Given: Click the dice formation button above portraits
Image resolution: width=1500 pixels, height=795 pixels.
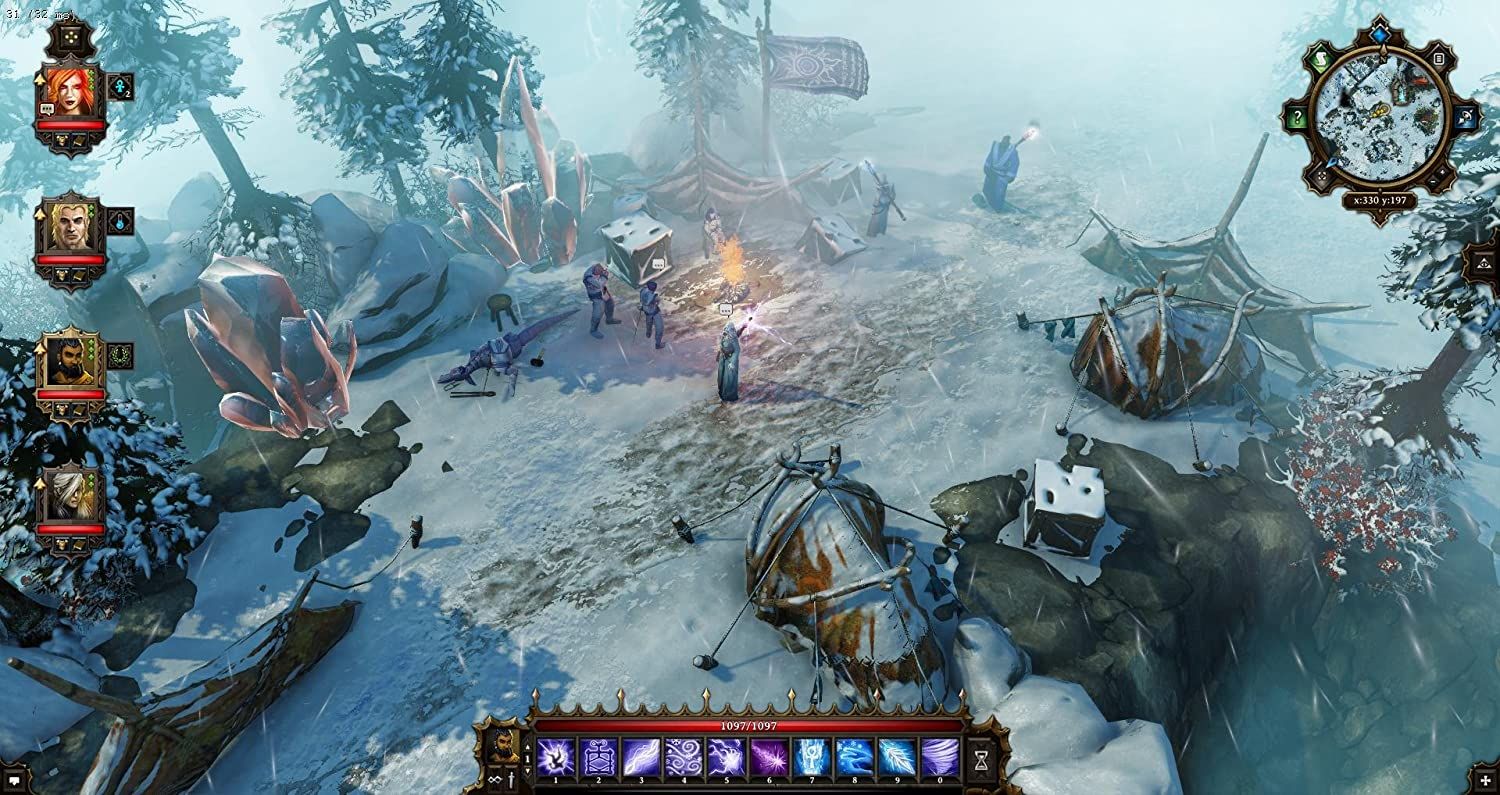Looking at the screenshot, I should coord(70,39).
